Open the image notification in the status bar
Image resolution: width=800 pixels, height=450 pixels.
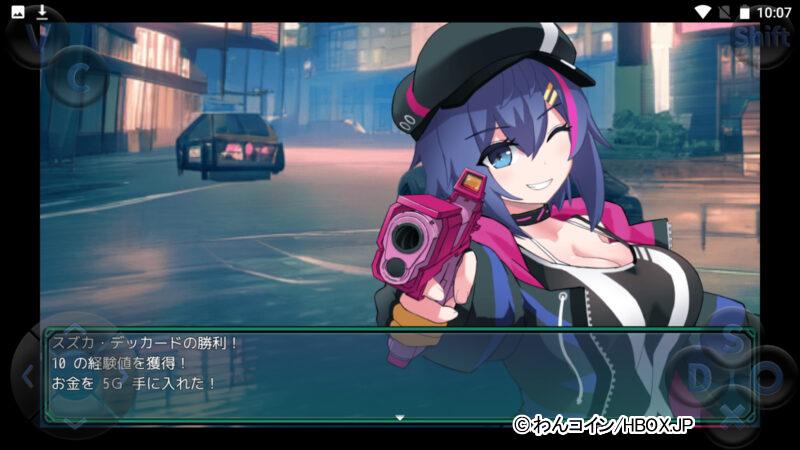click(18, 12)
